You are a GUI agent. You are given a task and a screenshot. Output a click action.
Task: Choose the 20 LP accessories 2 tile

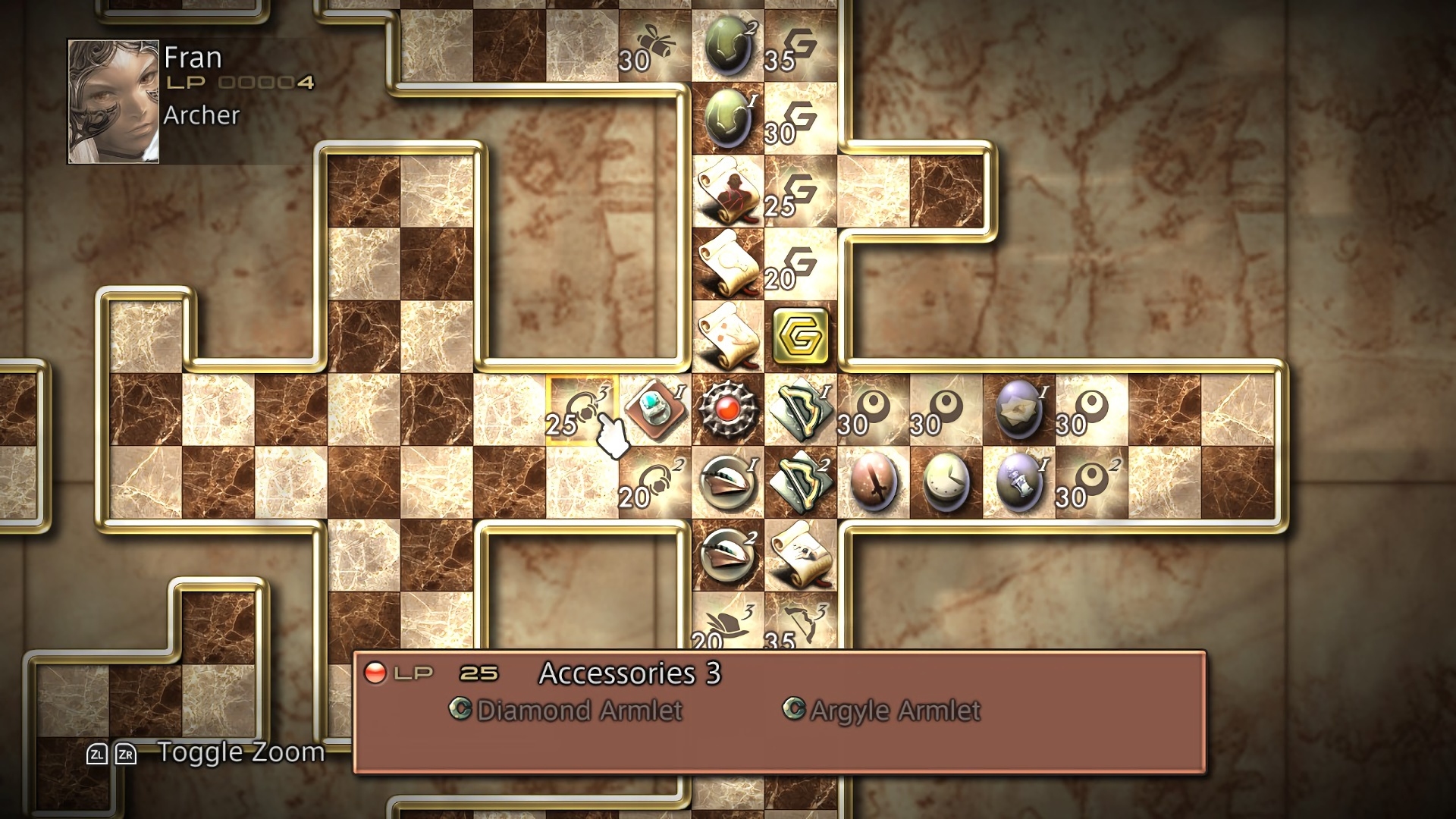click(x=654, y=482)
